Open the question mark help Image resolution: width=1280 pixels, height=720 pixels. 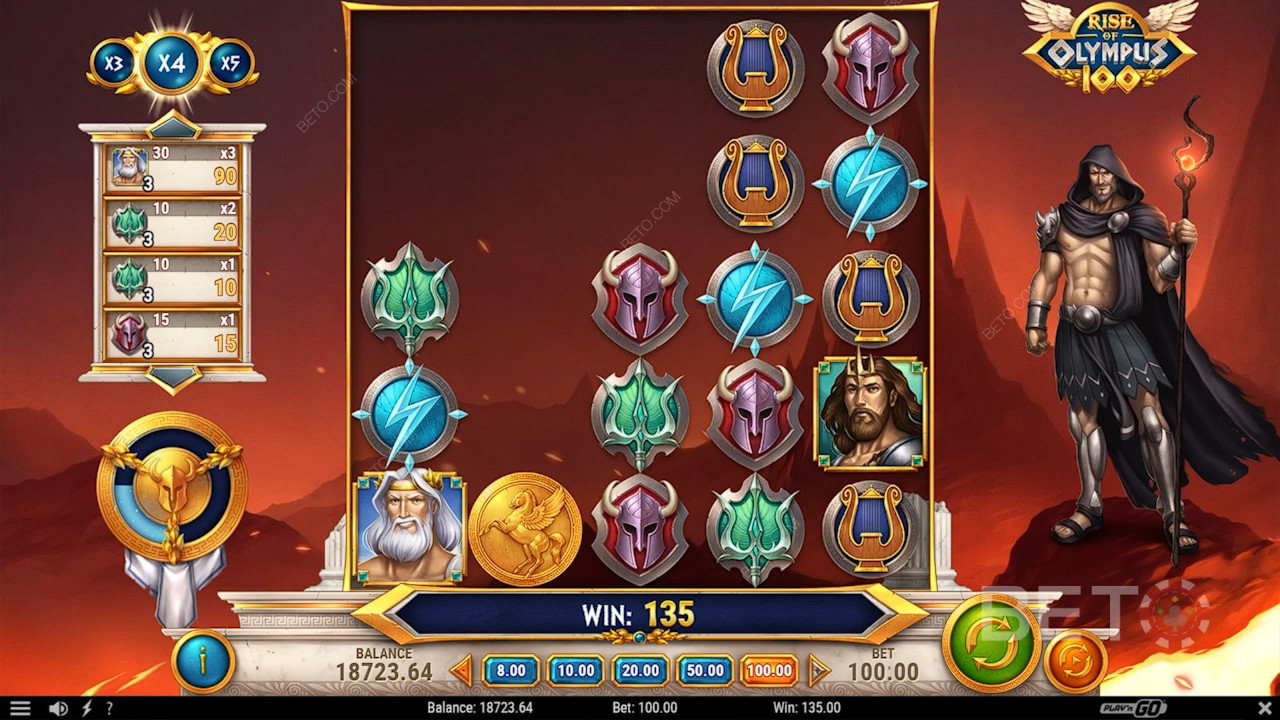click(109, 708)
